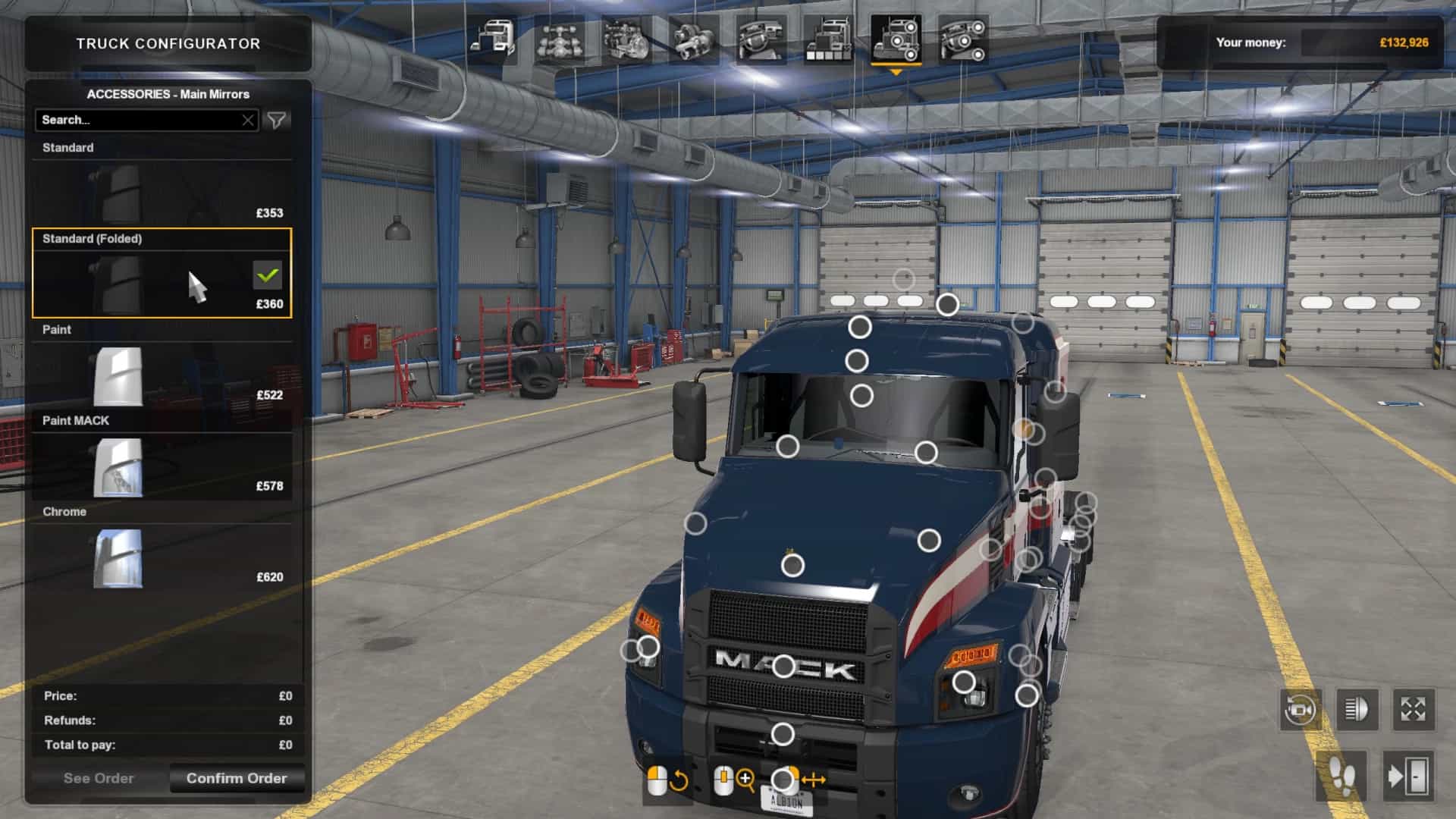Viewport: 1456px width, 819px height.
Task: Switch to the truck cabin category tab
Action: pos(493,39)
